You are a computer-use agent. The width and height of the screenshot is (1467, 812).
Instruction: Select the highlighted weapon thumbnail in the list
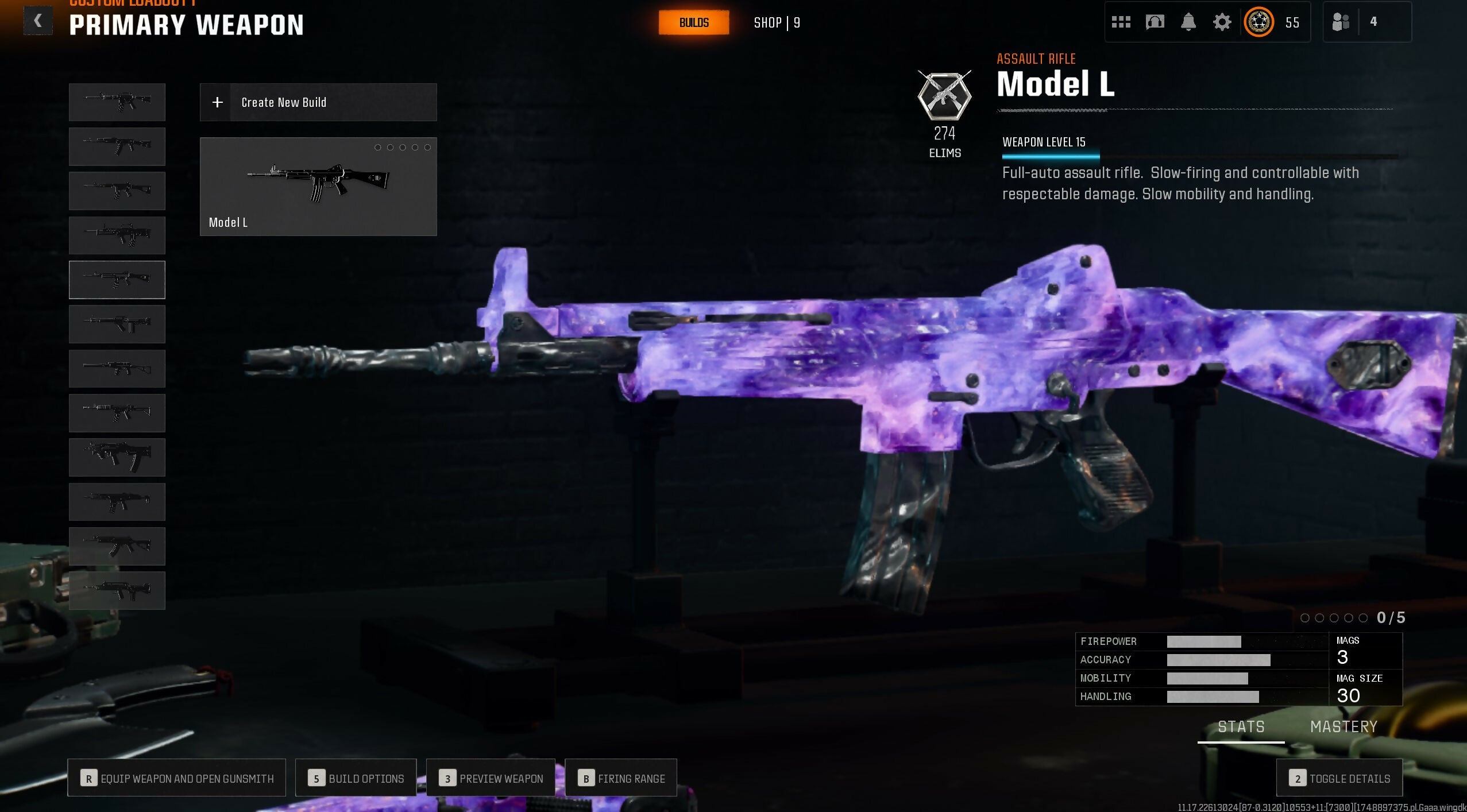click(117, 280)
